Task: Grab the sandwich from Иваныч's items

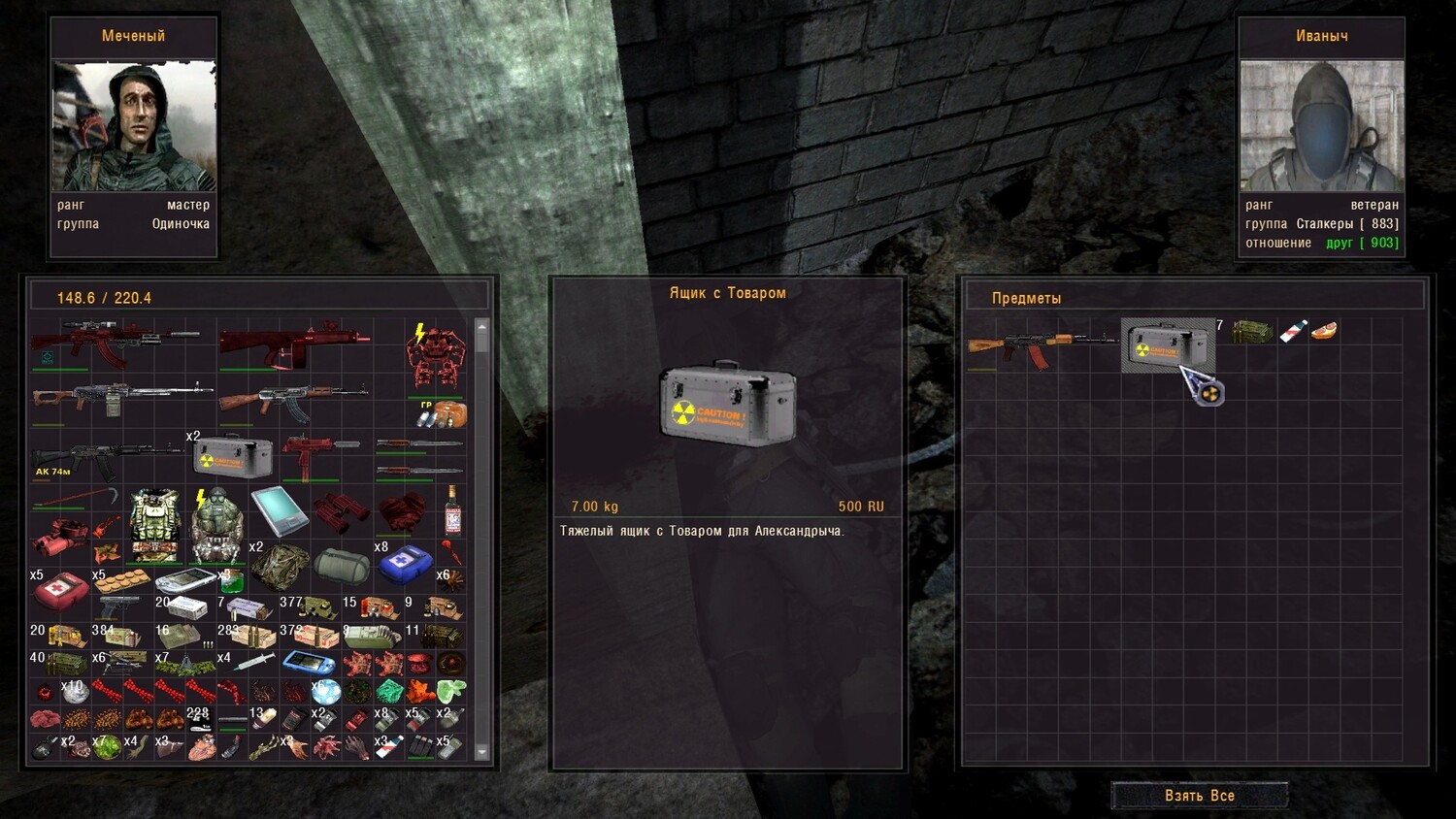Action: pos(1323,332)
